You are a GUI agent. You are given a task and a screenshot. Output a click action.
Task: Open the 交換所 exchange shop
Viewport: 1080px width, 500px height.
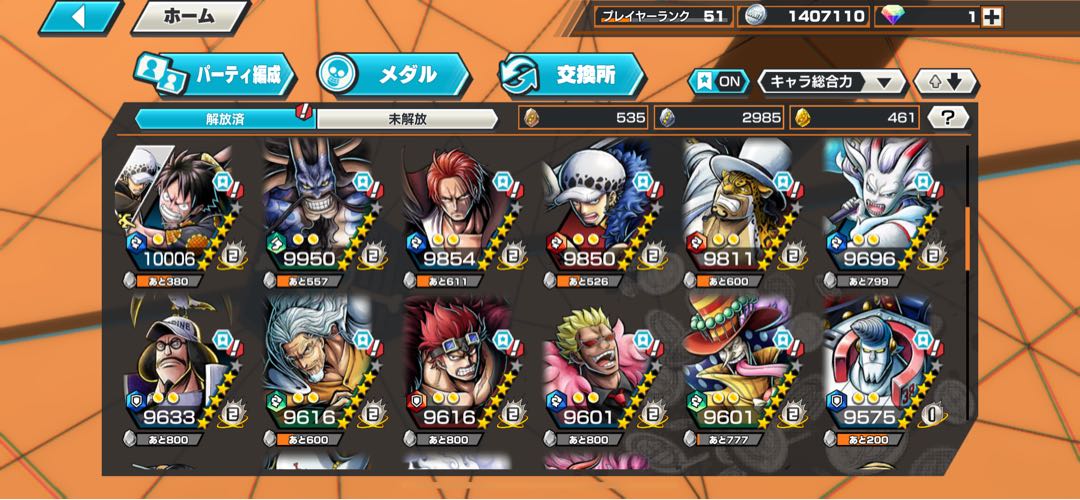571,75
